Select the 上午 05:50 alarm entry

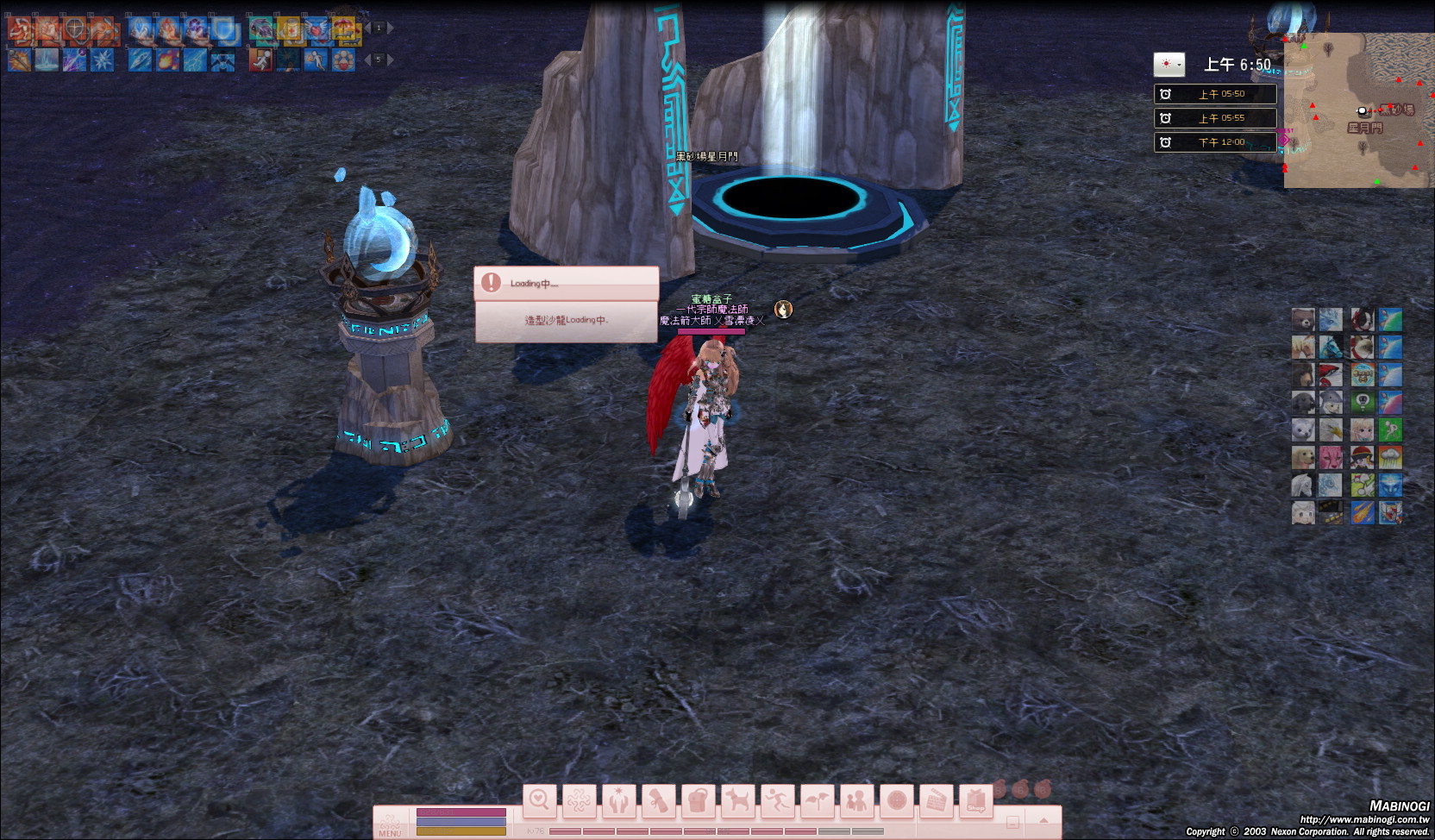[x=1215, y=94]
